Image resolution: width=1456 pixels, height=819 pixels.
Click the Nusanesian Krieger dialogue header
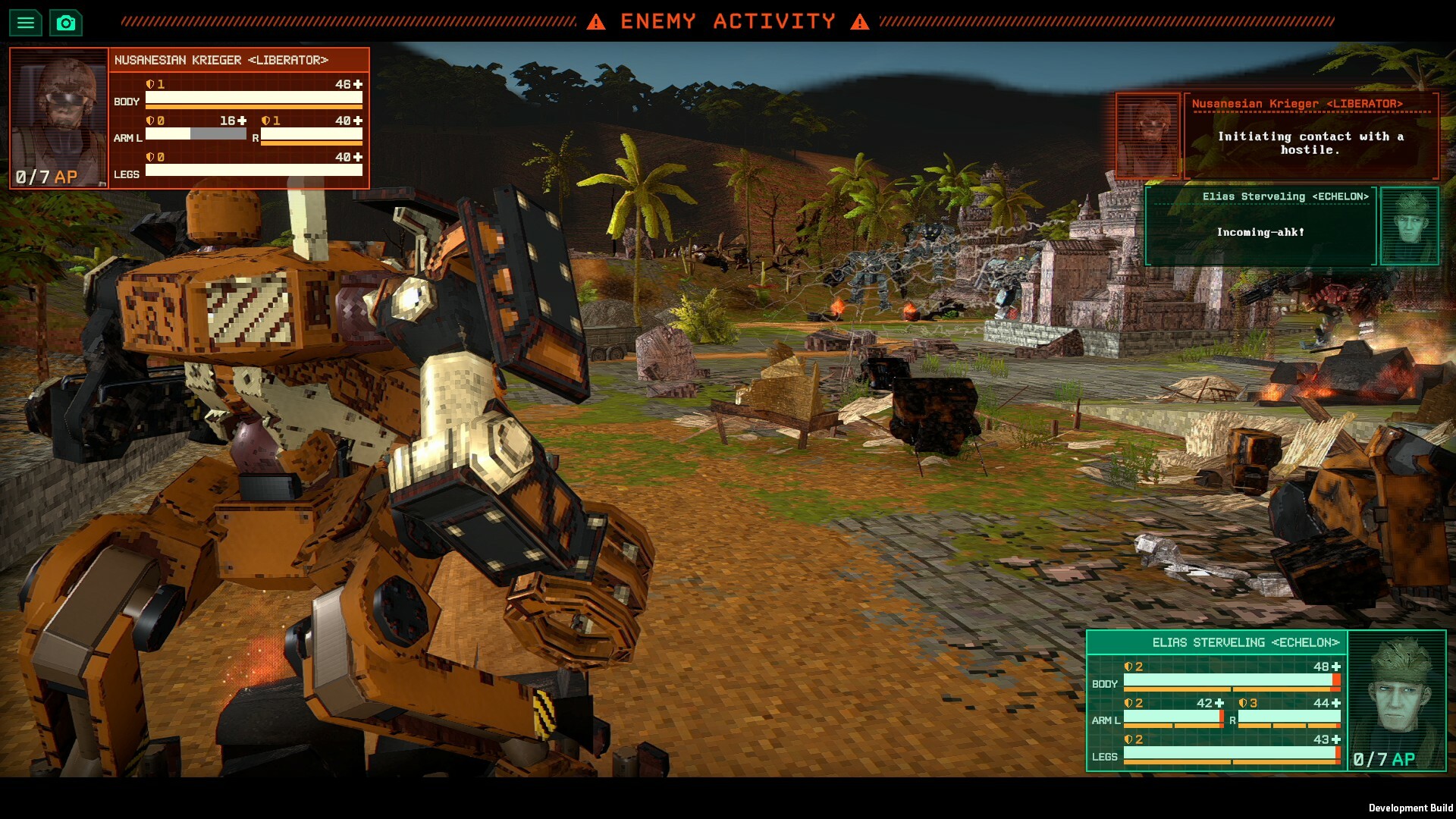(1298, 103)
